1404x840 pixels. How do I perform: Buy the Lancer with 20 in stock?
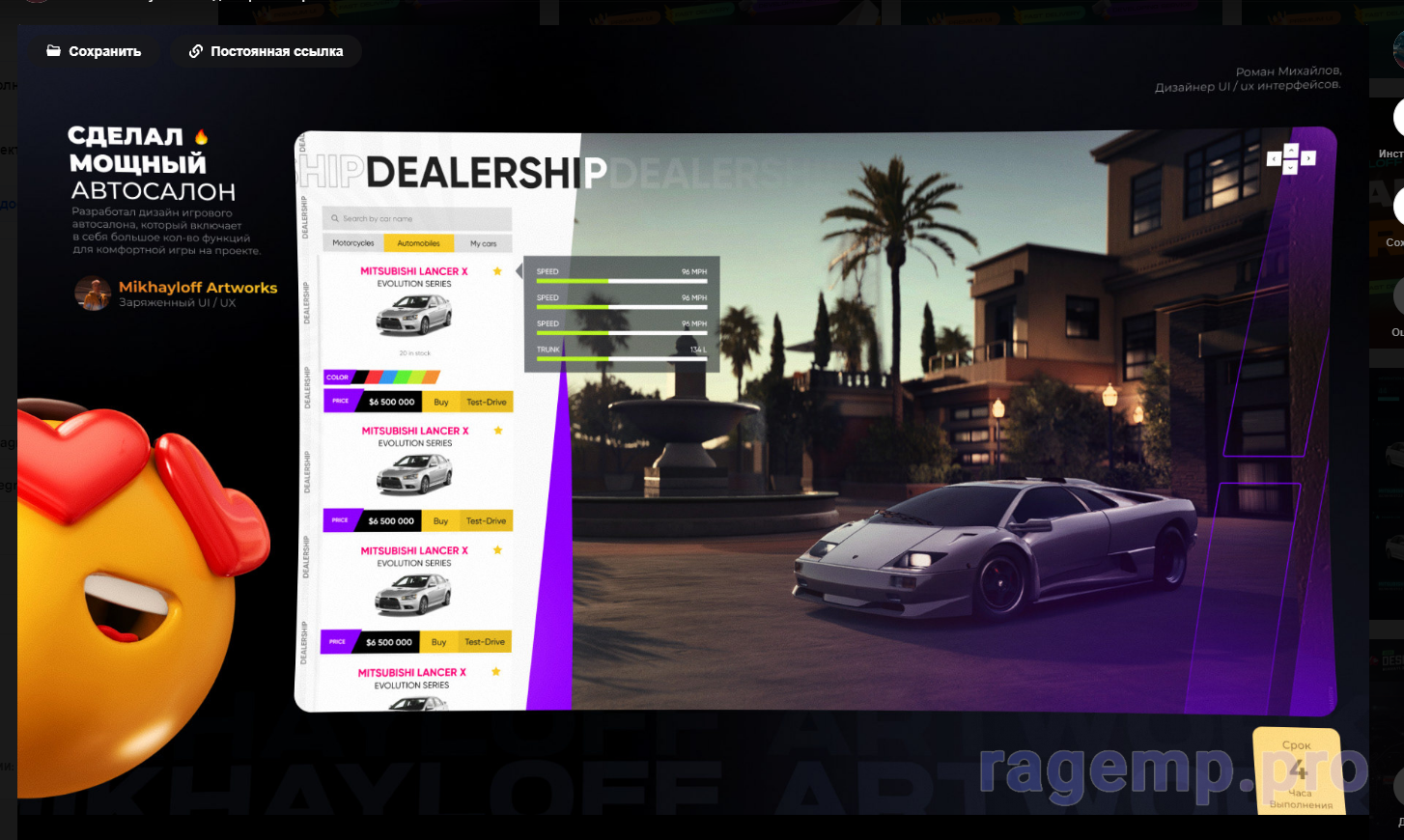pos(441,402)
